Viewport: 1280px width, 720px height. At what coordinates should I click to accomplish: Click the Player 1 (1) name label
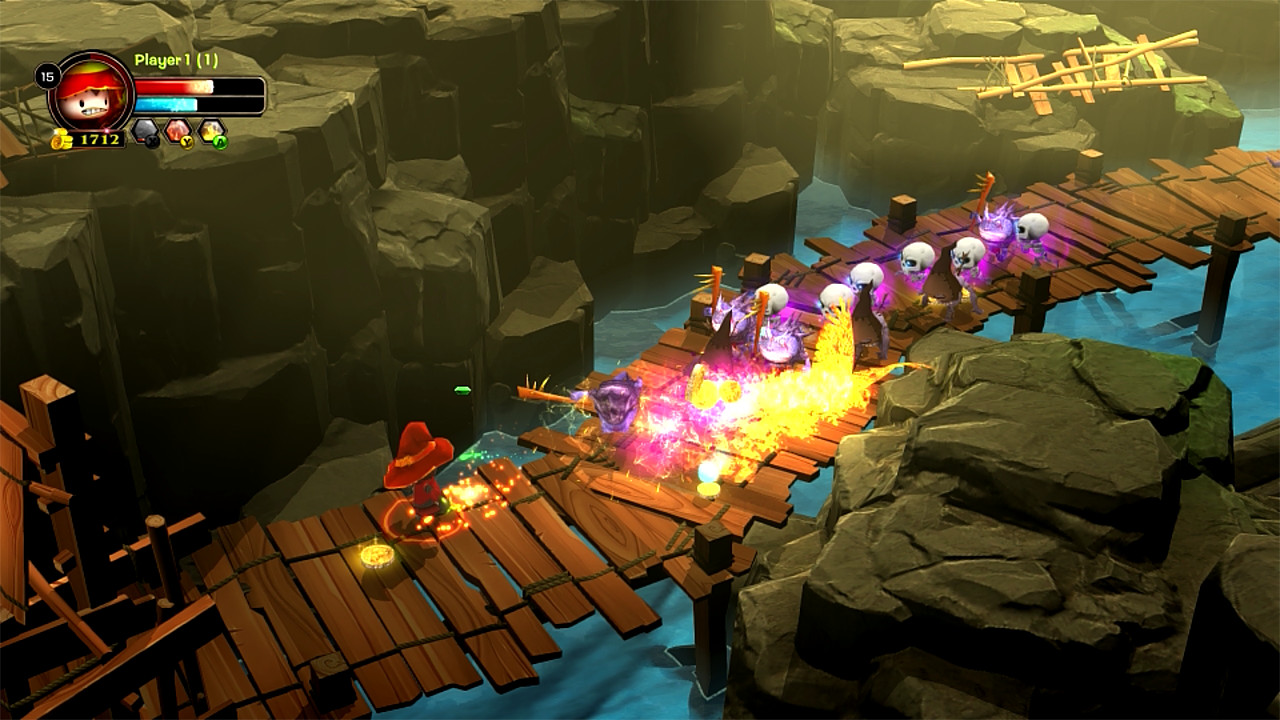(x=176, y=58)
